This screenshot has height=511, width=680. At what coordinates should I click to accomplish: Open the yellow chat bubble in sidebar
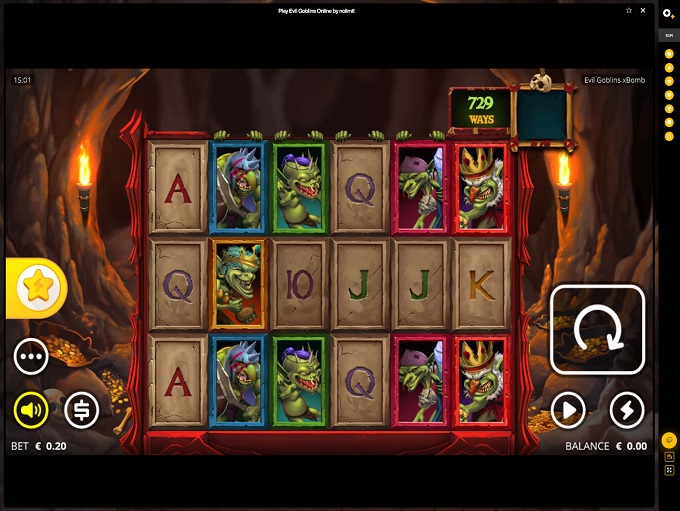pyautogui.click(x=668, y=440)
